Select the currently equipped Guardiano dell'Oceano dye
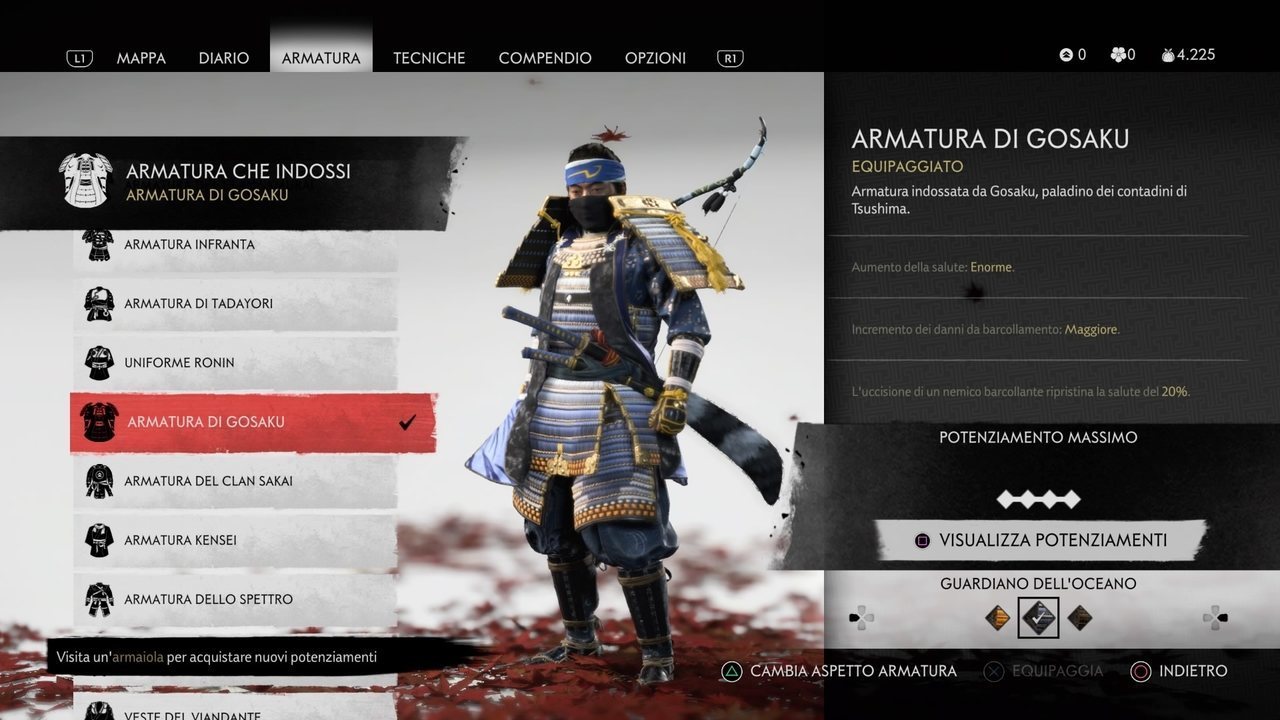The width and height of the screenshot is (1280, 720). pyautogui.click(x=1038, y=617)
